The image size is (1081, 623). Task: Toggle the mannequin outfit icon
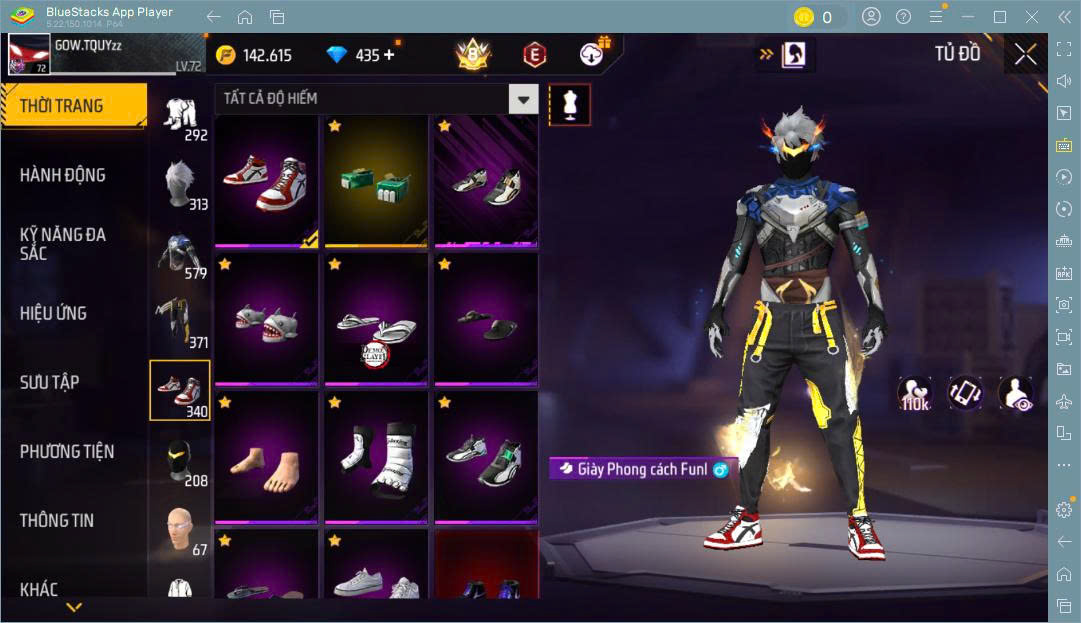[570, 104]
